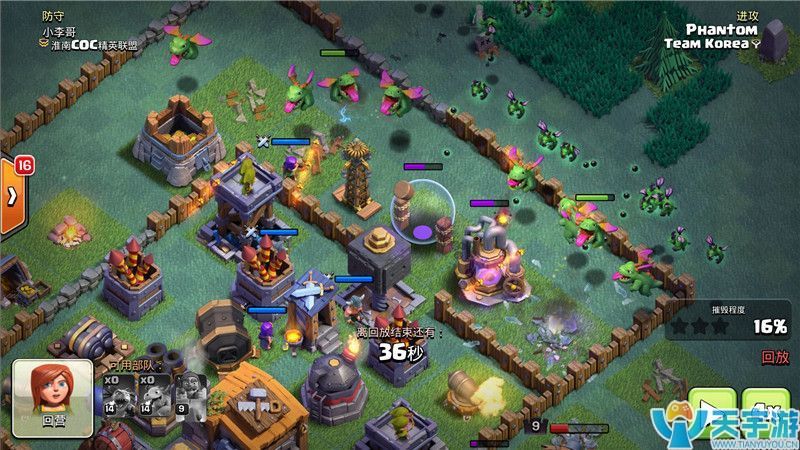
Task: Toggle the replay play/pause button
Action: pos(712,412)
